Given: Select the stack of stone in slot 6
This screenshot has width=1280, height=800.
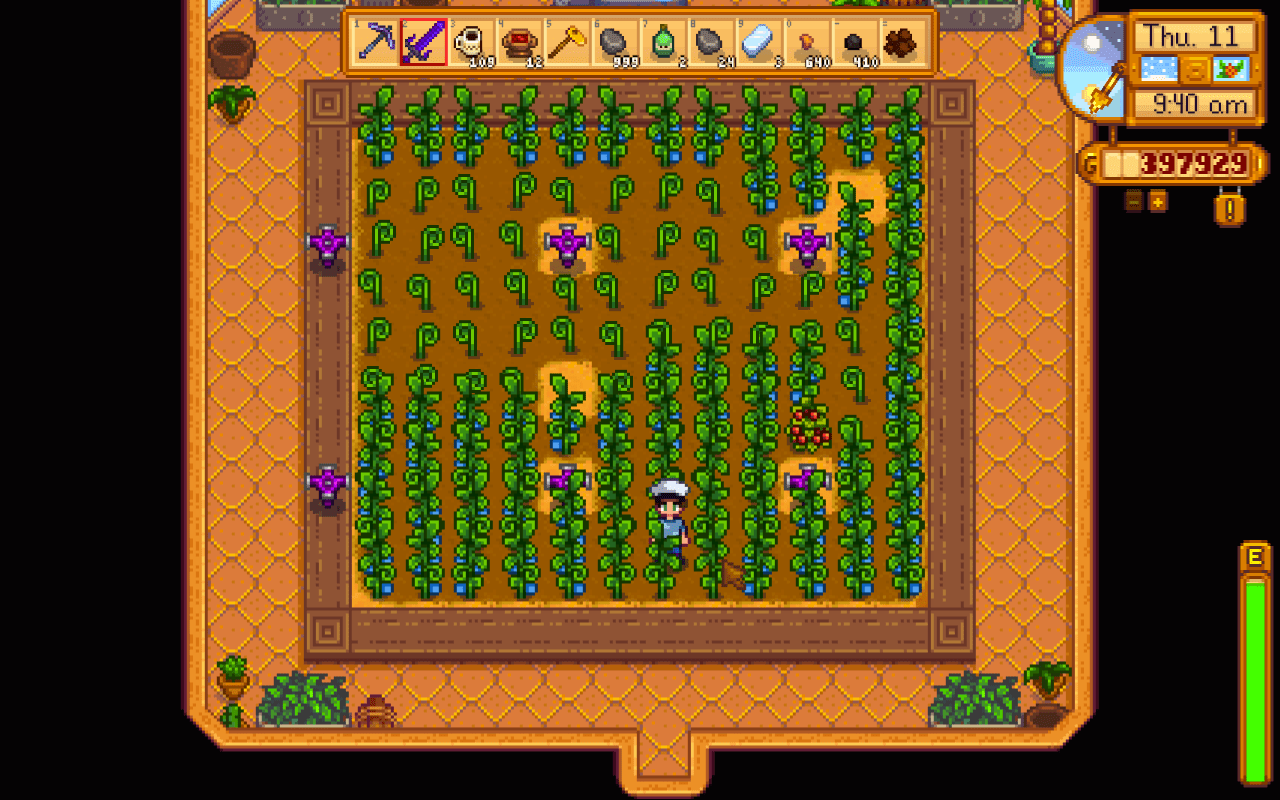Looking at the screenshot, I should (614, 44).
